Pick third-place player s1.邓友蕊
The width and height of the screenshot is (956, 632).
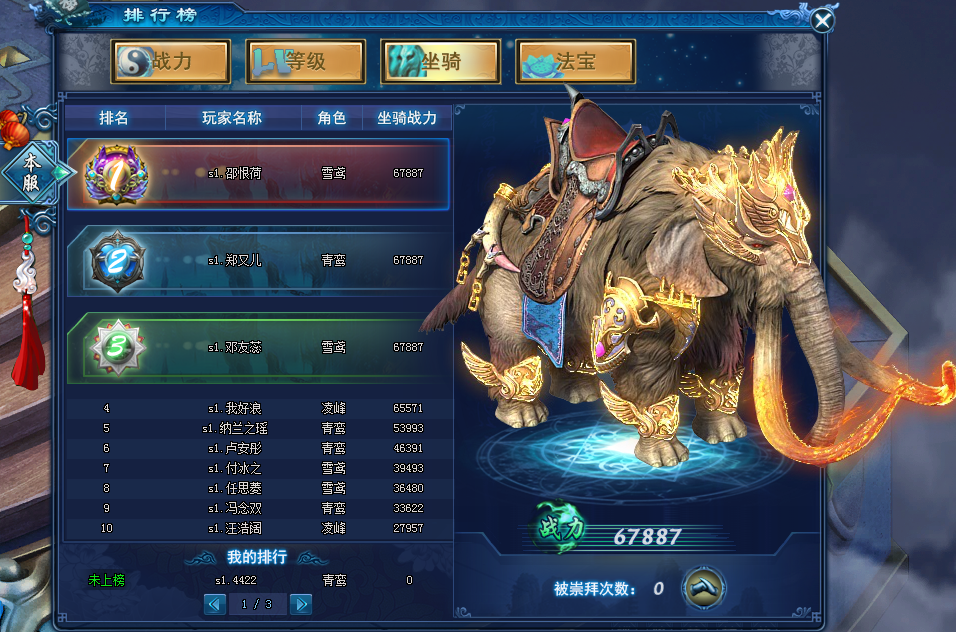[x=258, y=347]
